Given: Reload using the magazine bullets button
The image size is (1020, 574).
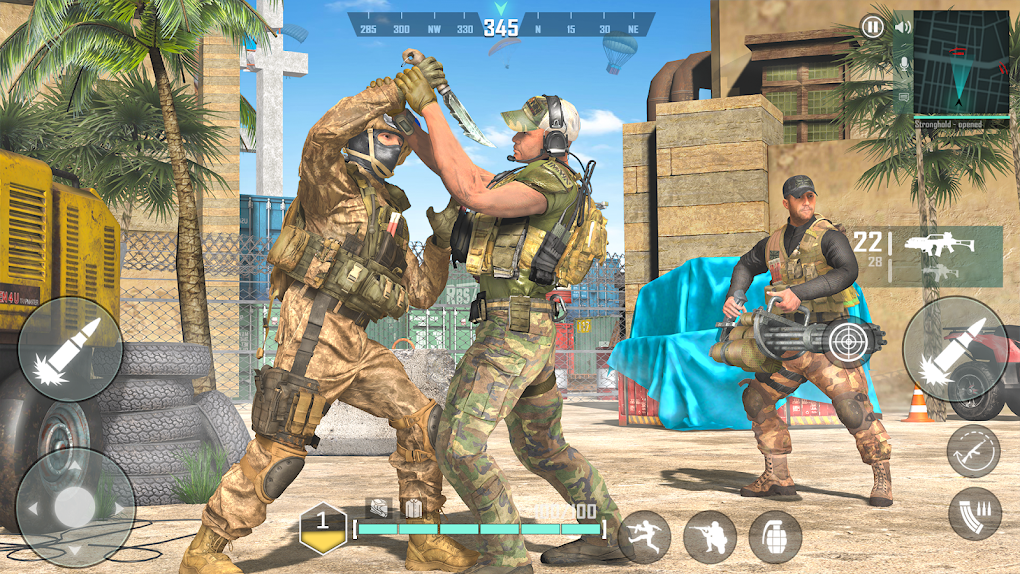Looking at the screenshot, I should 975,513.
